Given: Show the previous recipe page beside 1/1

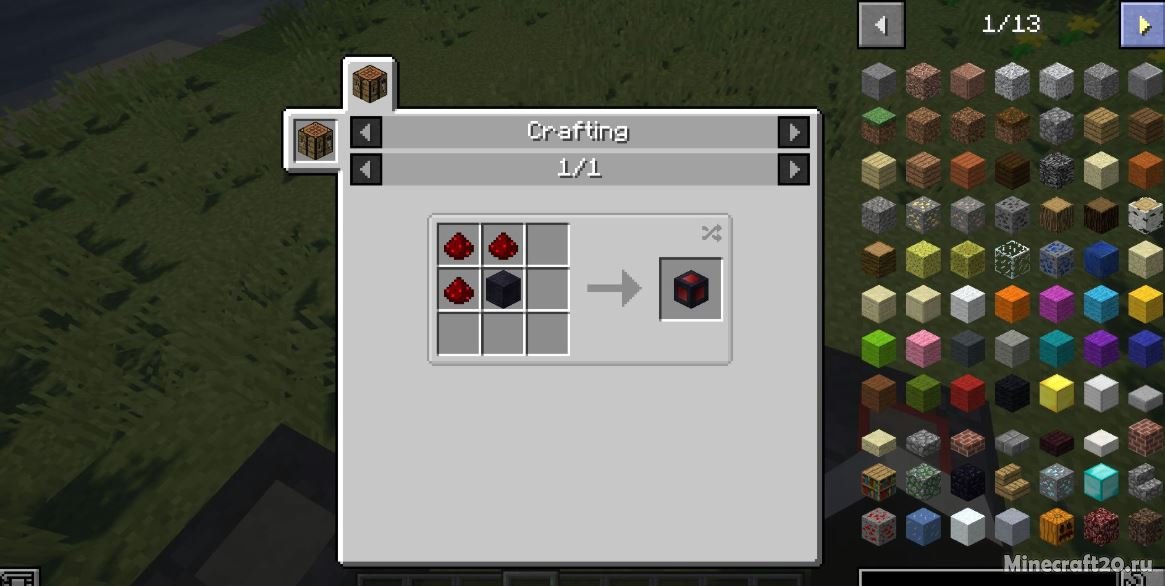Looking at the screenshot, I should tap(366, 170).
